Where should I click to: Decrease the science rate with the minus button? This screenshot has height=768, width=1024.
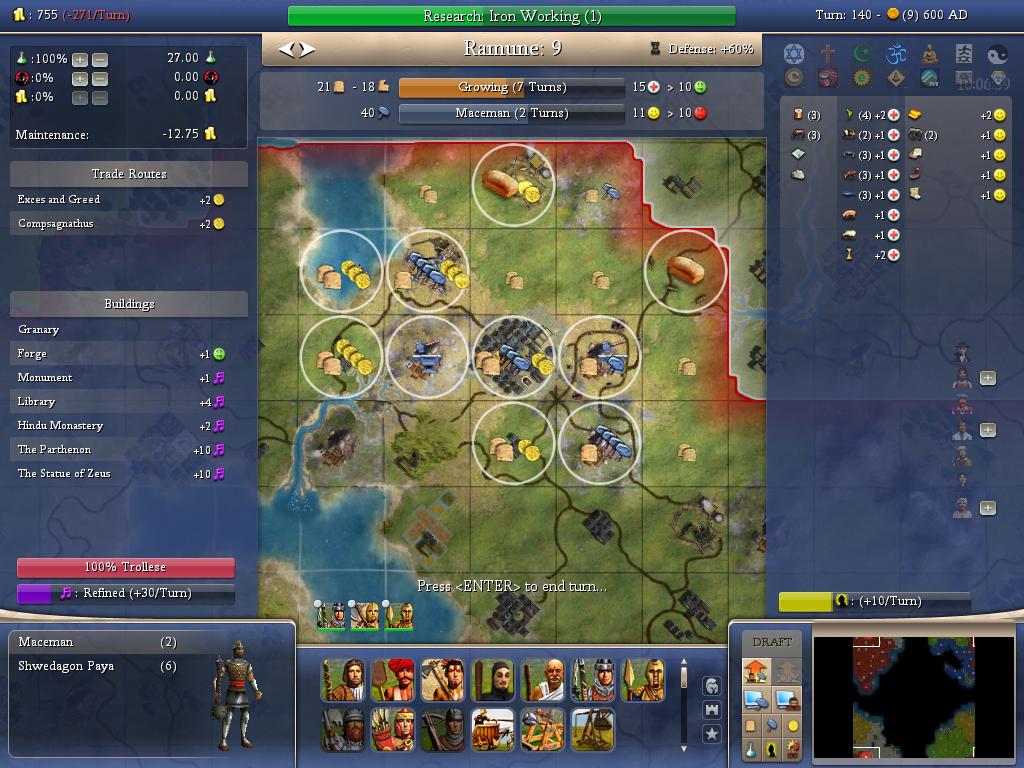coord(99,59)
